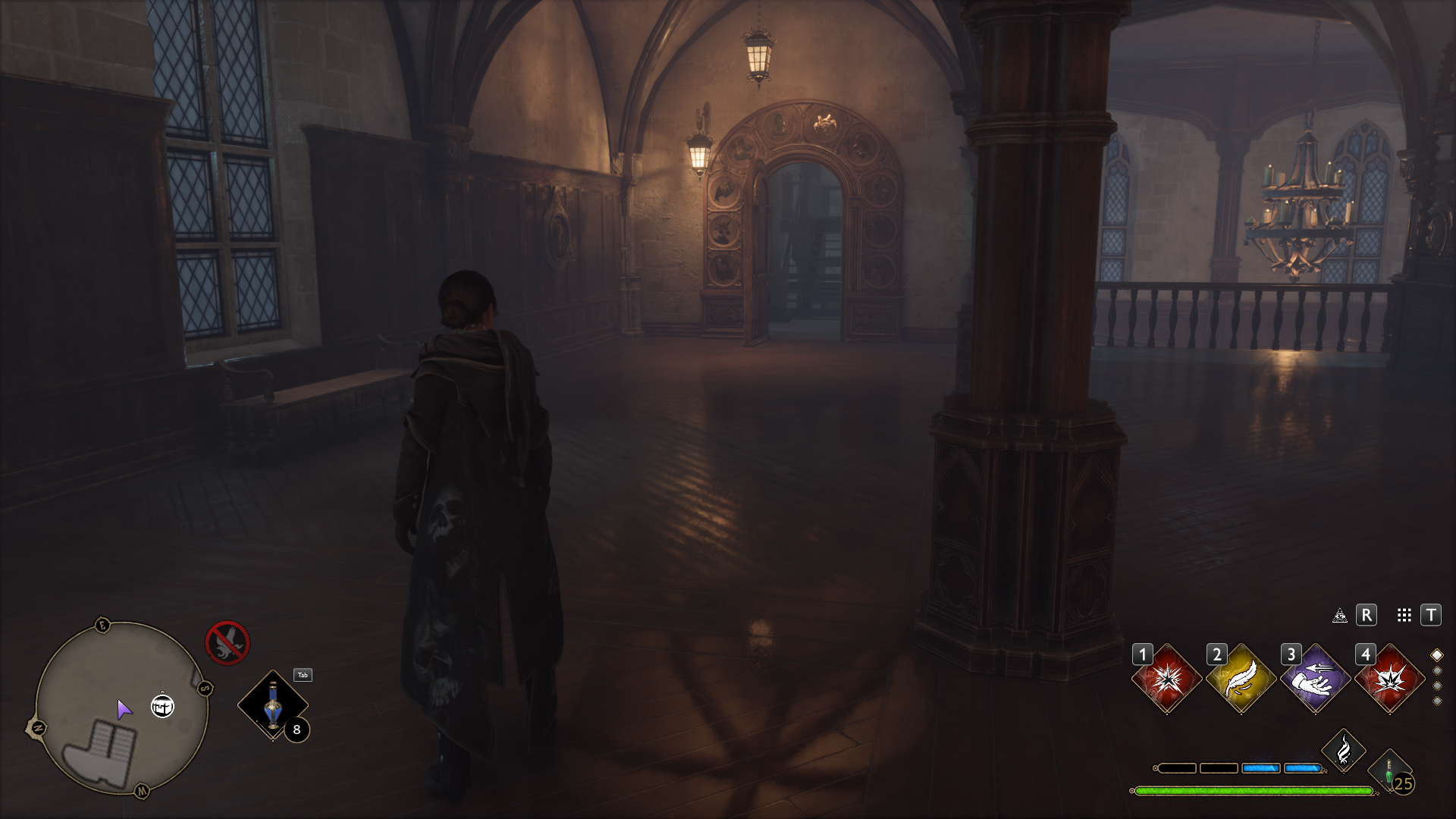Drink the green Wiggenweld healing potion
Image resolution: width=1456 pixels, height=819 pixels.
coord(1389,770)
